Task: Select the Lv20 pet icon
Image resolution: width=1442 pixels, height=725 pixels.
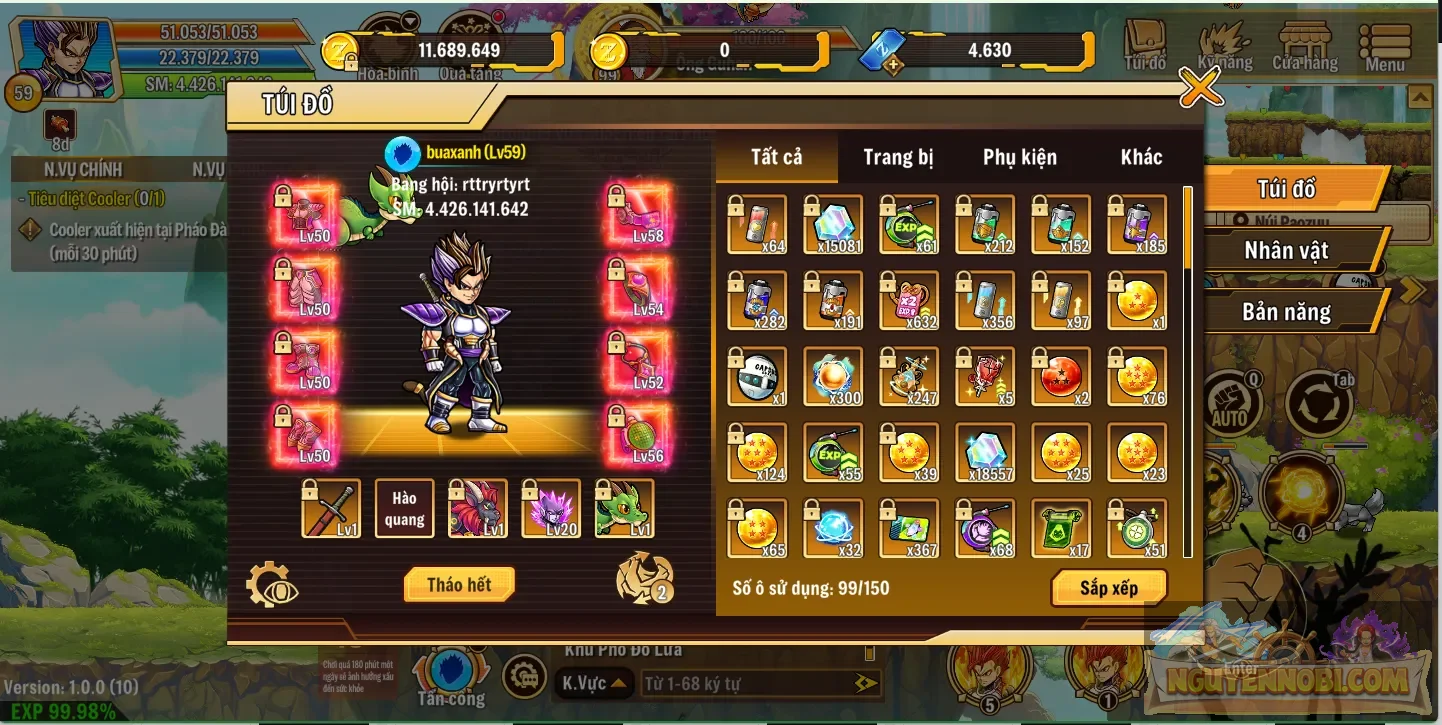Action: pyautogui.click(x=551, y=509)
